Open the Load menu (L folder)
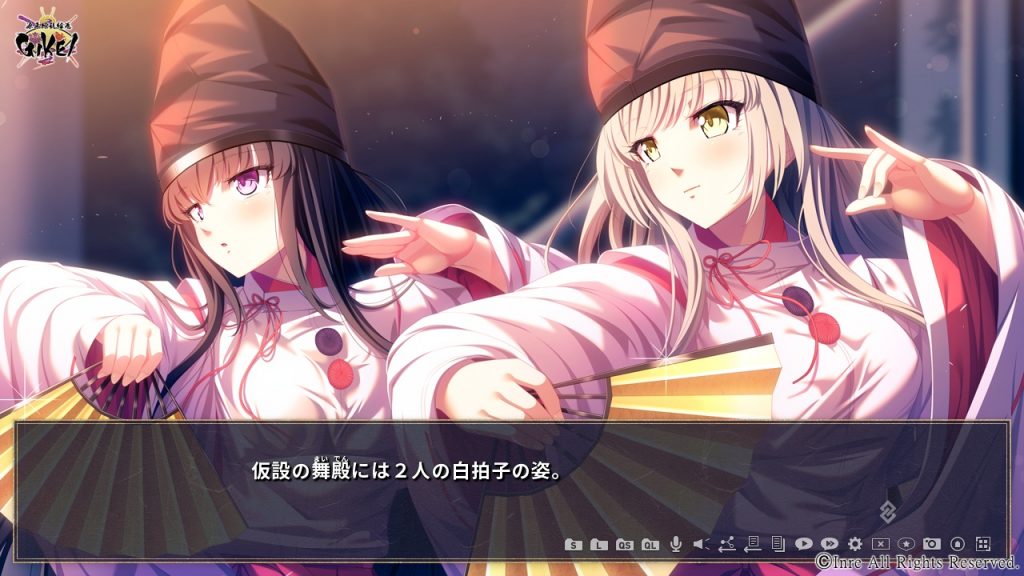Image resolution: width=1024 pixels, height=576 pixels. (598, 544)
